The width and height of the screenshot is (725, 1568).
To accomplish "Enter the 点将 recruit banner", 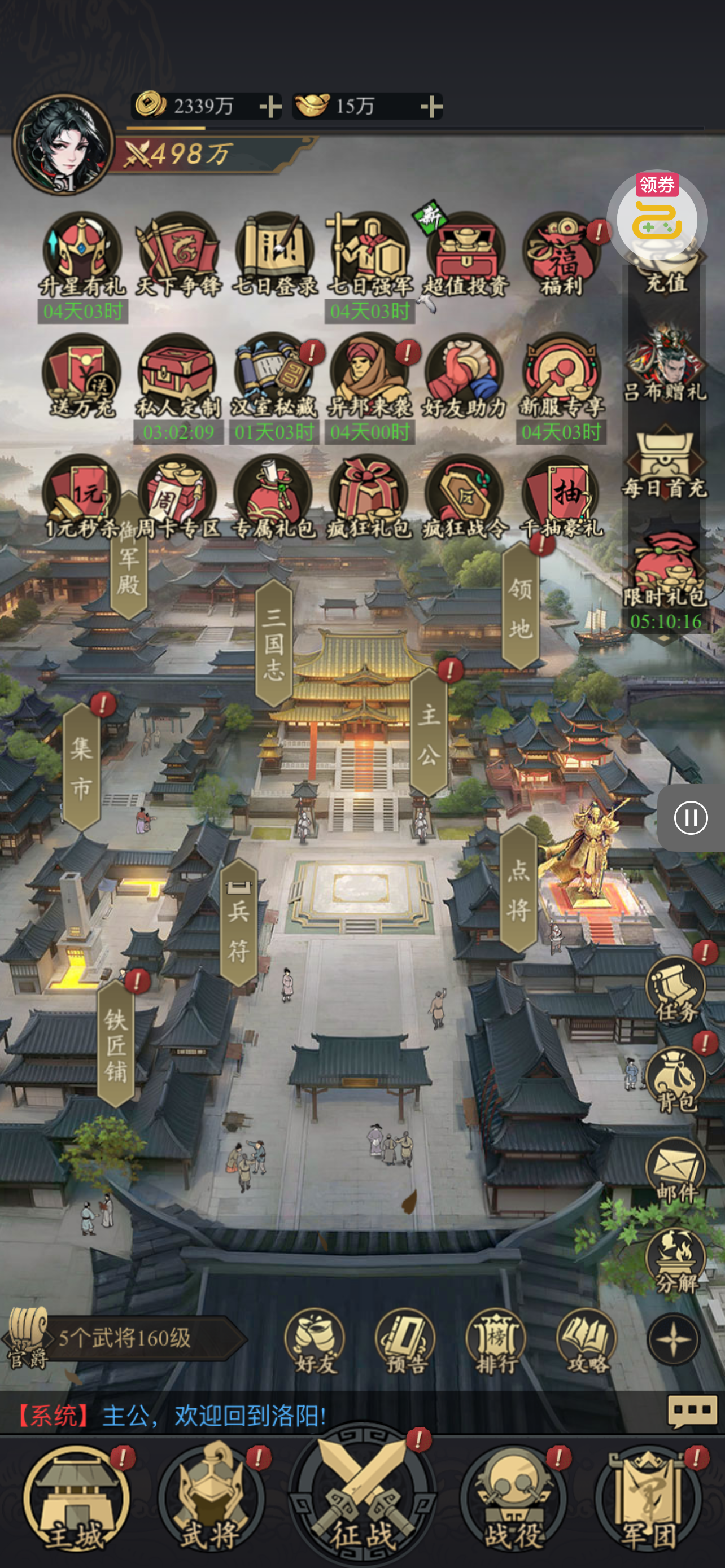I will tap(519, 888).
